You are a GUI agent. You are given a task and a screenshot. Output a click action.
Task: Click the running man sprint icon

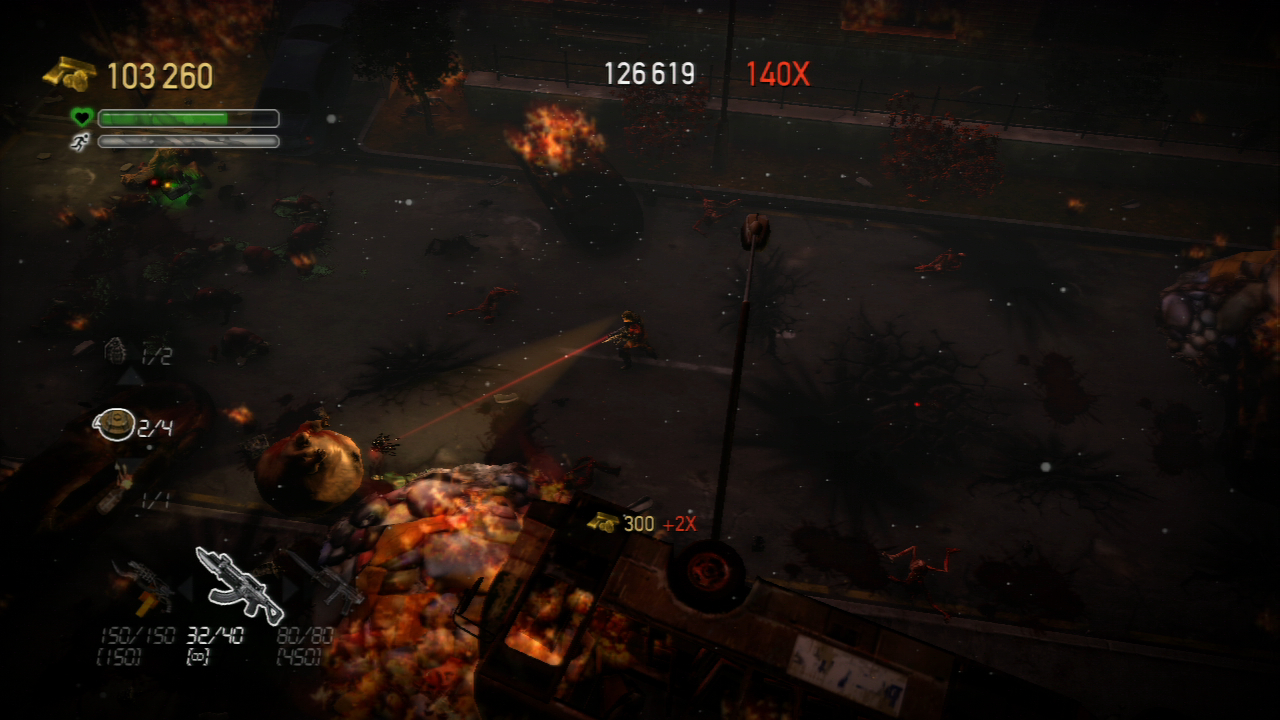(x=80, y=142)
